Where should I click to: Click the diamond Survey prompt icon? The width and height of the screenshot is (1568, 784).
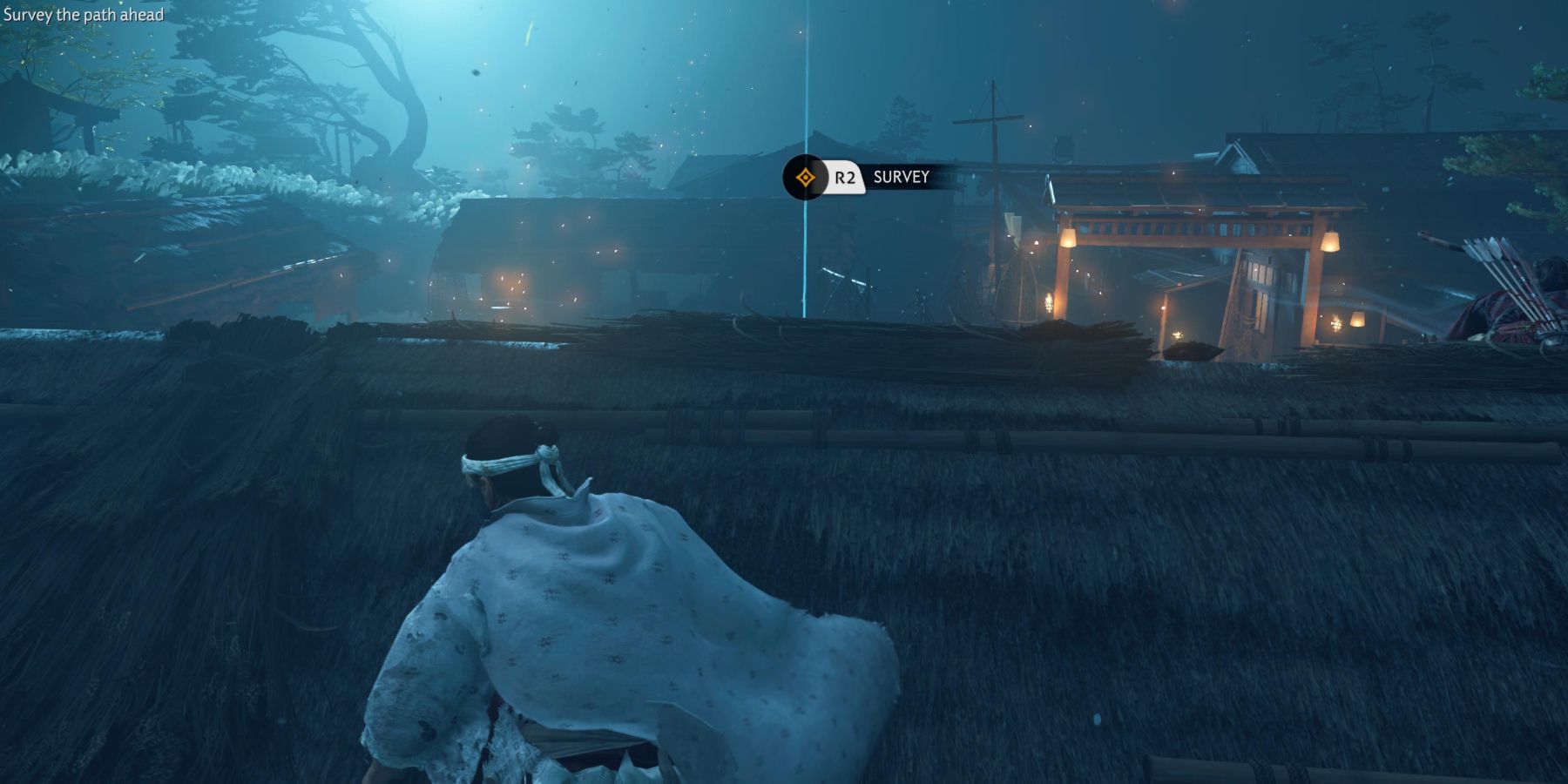[x=806, y=178]
